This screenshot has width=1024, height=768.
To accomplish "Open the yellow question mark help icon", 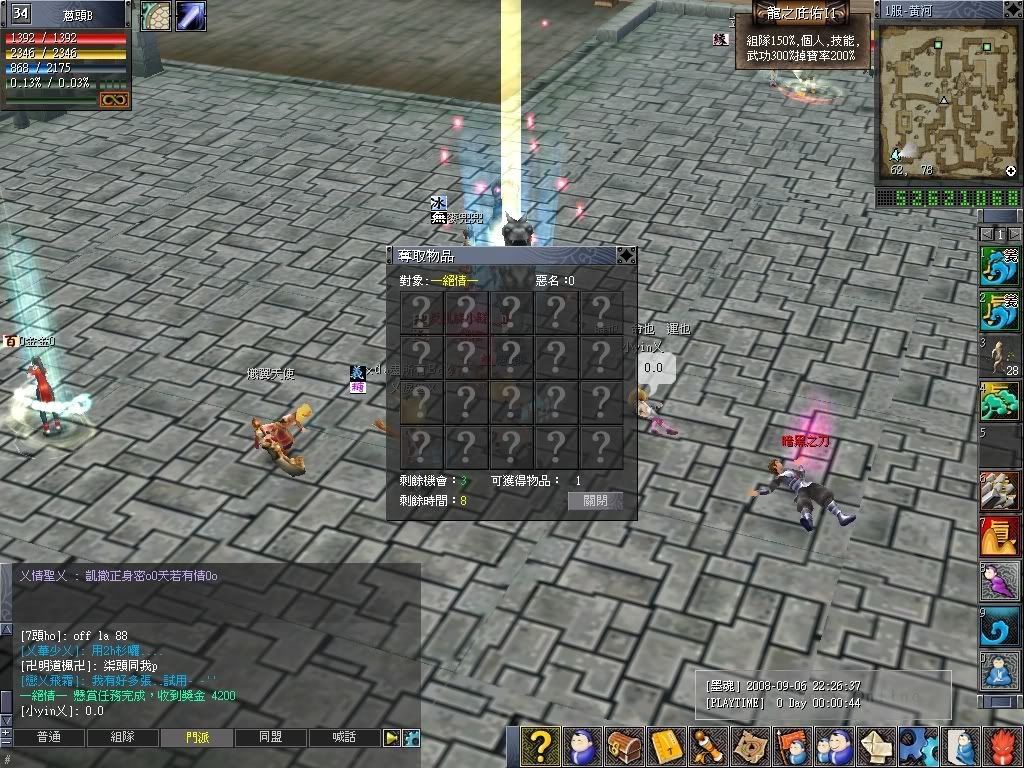I will pyautogui.click(x=540, y=746).
